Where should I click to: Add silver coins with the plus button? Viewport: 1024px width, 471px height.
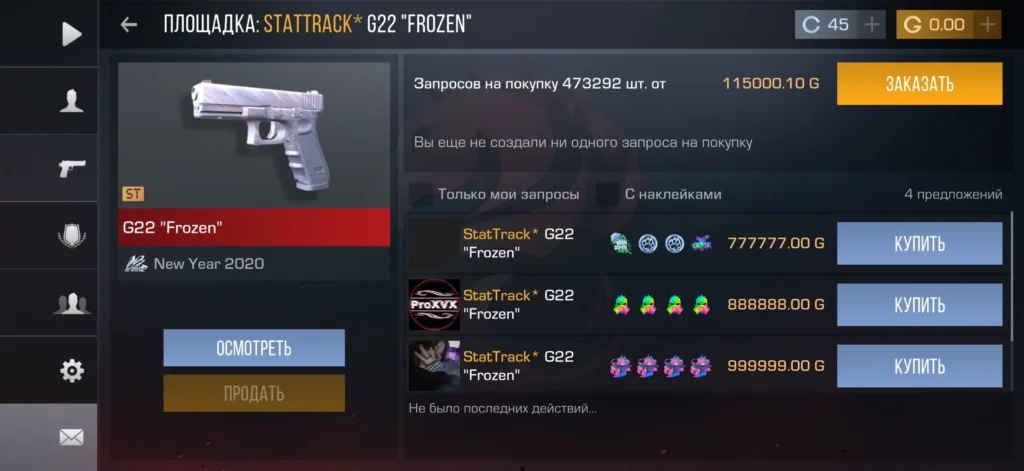(872, 25)
